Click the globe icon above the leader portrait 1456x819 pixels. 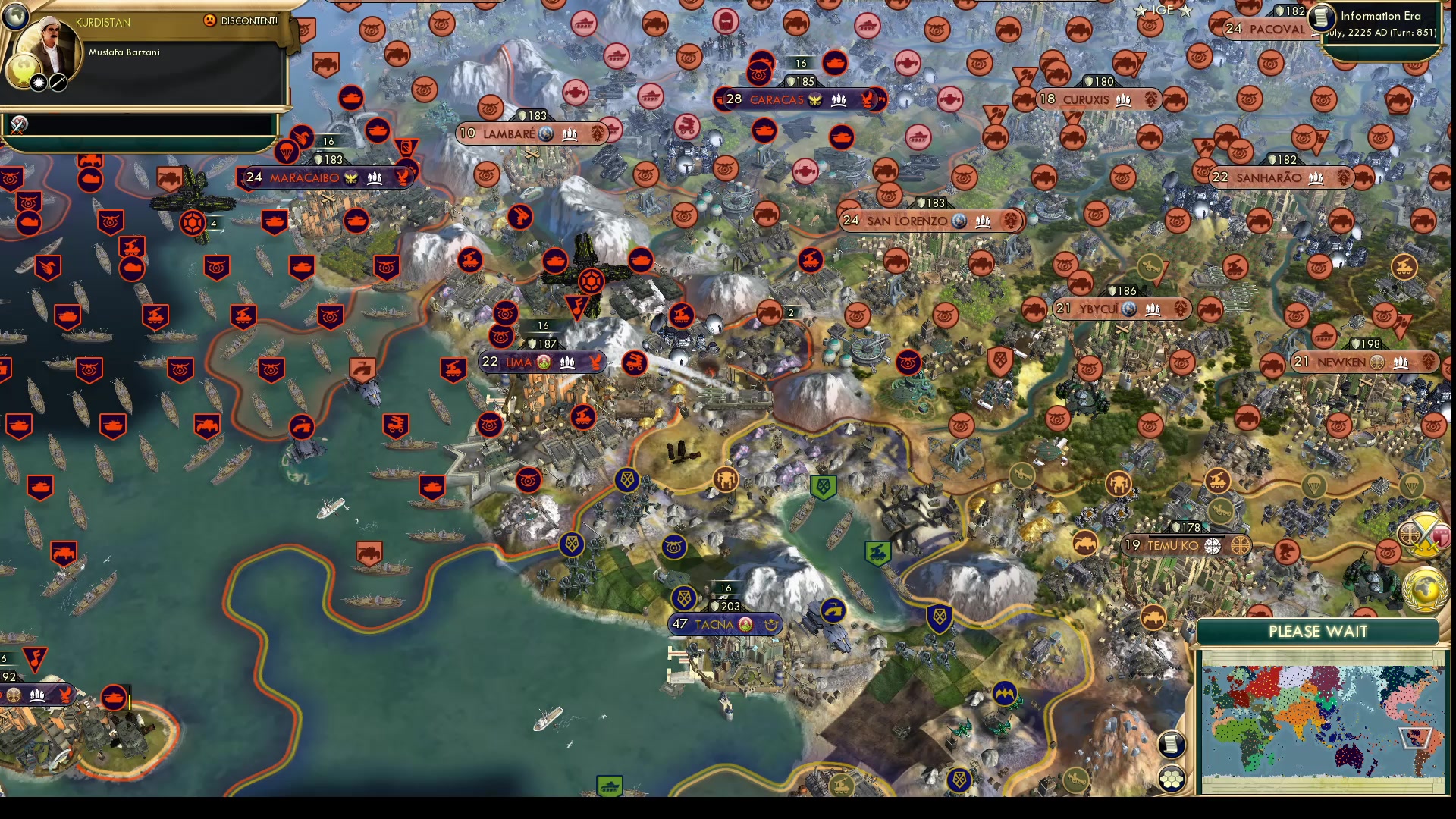[x=14, y=16]
